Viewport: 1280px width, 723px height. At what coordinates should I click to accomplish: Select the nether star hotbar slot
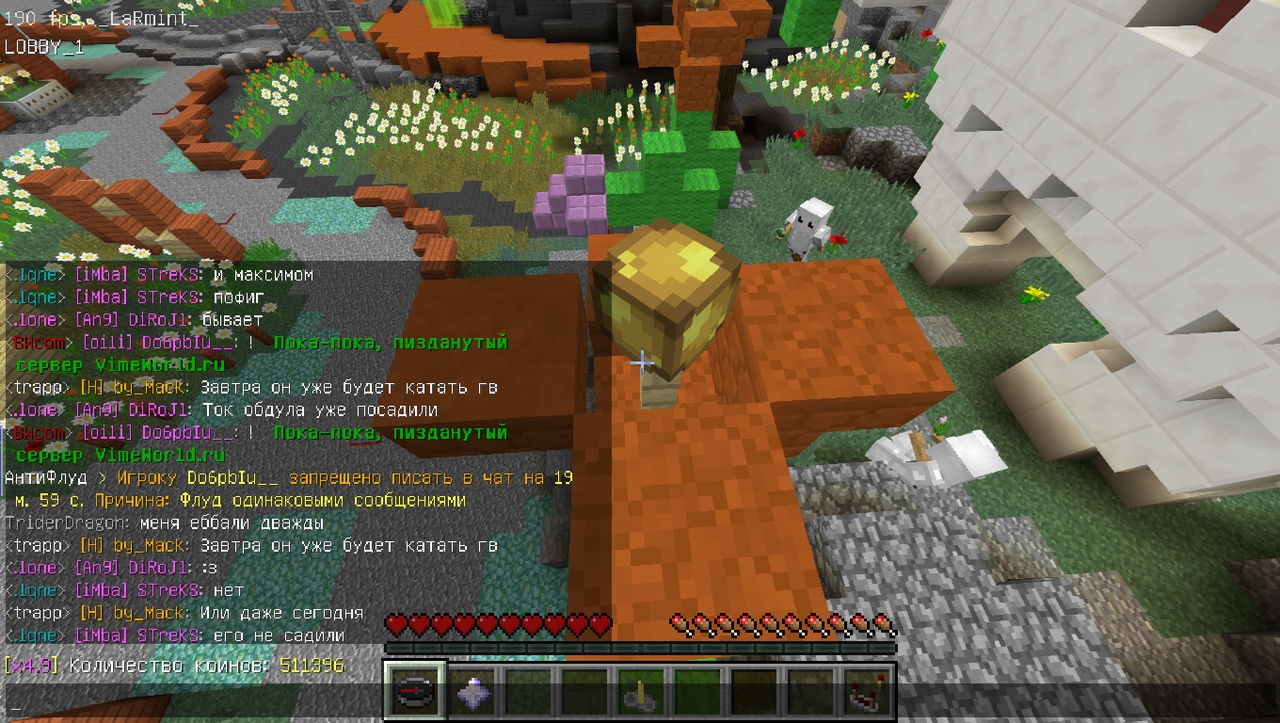[x=470, y=691]
